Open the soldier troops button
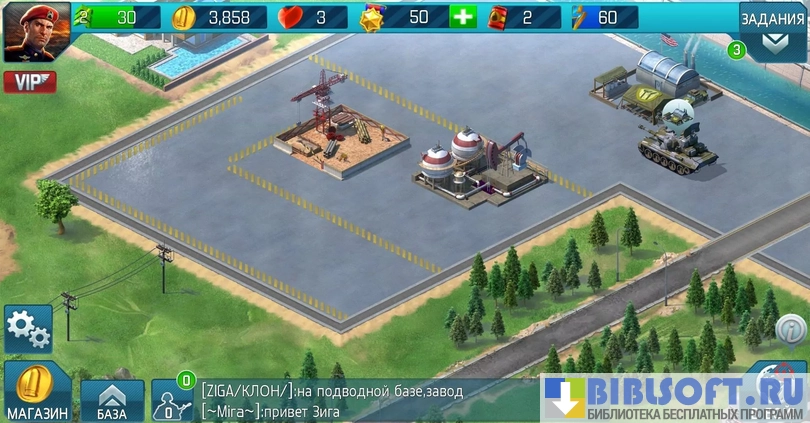The width and height of the screenshot is (810, 423). [x=171, y=400]
